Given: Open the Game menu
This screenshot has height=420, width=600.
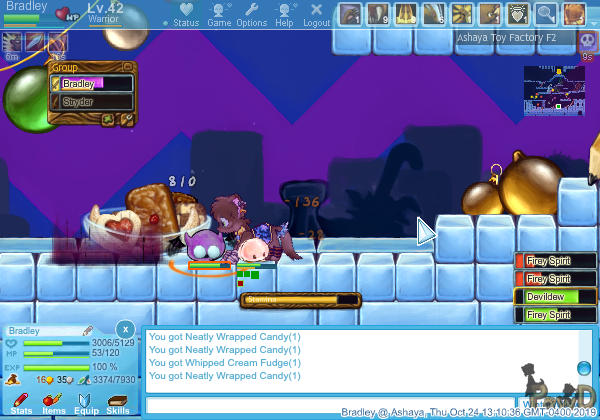Looking at the screenshot, I should tap(219, 14).
